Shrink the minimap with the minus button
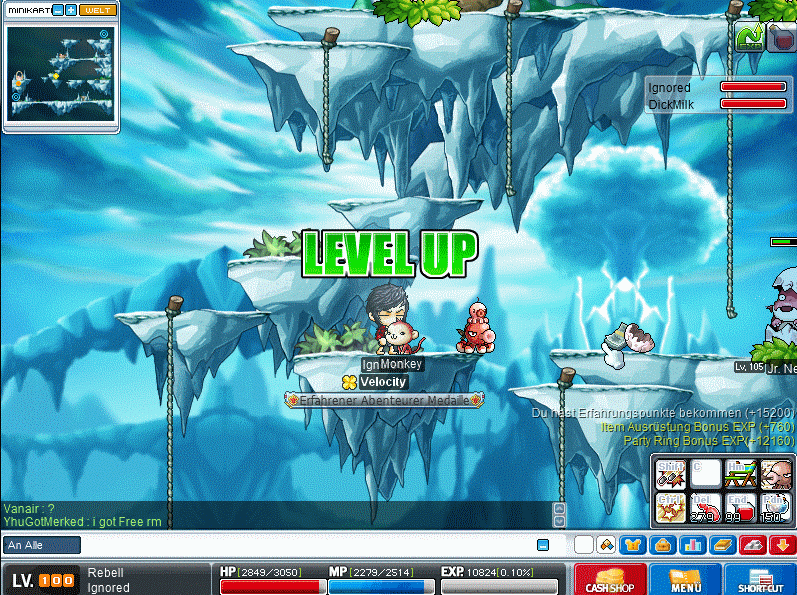797x595 pixels. [57, 10]
